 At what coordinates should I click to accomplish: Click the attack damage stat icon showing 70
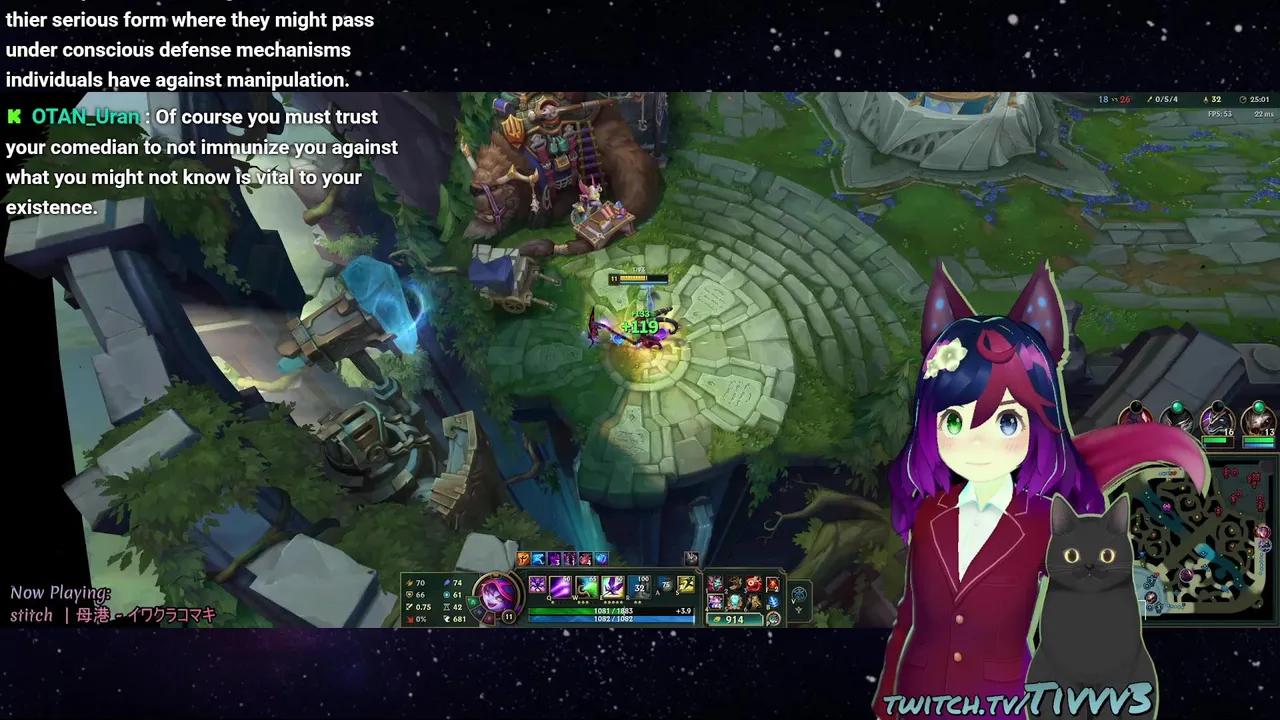[410, 581]
